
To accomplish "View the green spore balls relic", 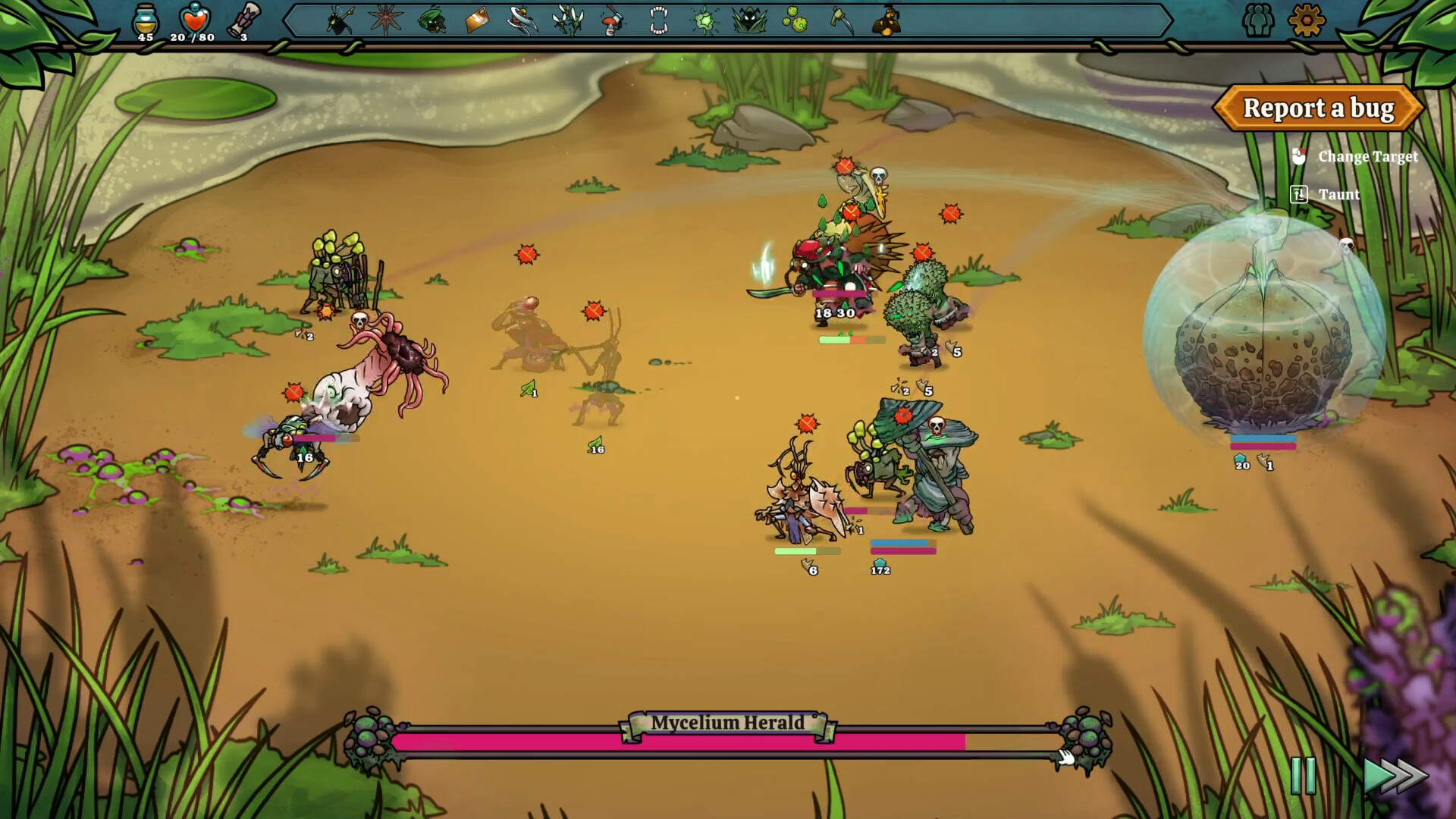I will (795, 20).
